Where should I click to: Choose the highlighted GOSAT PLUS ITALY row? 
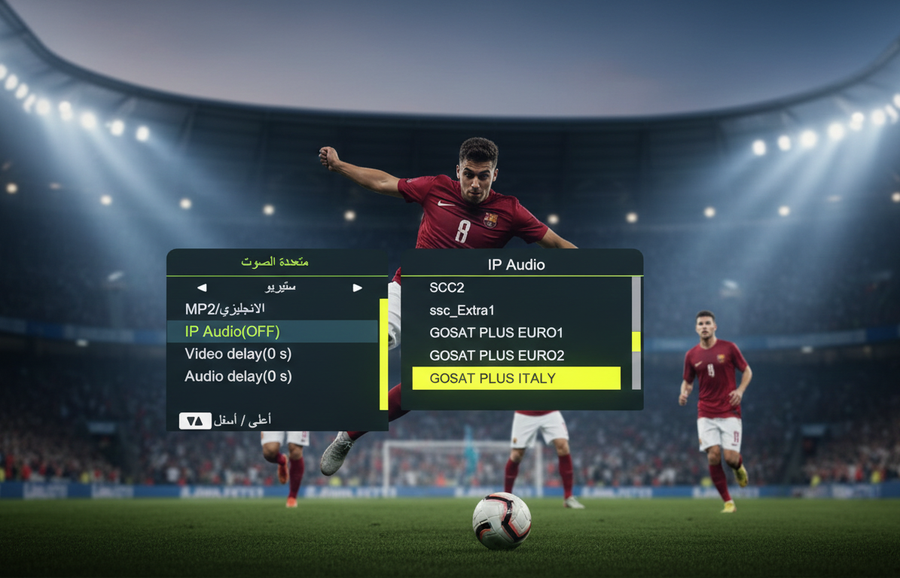click(516, 378)
